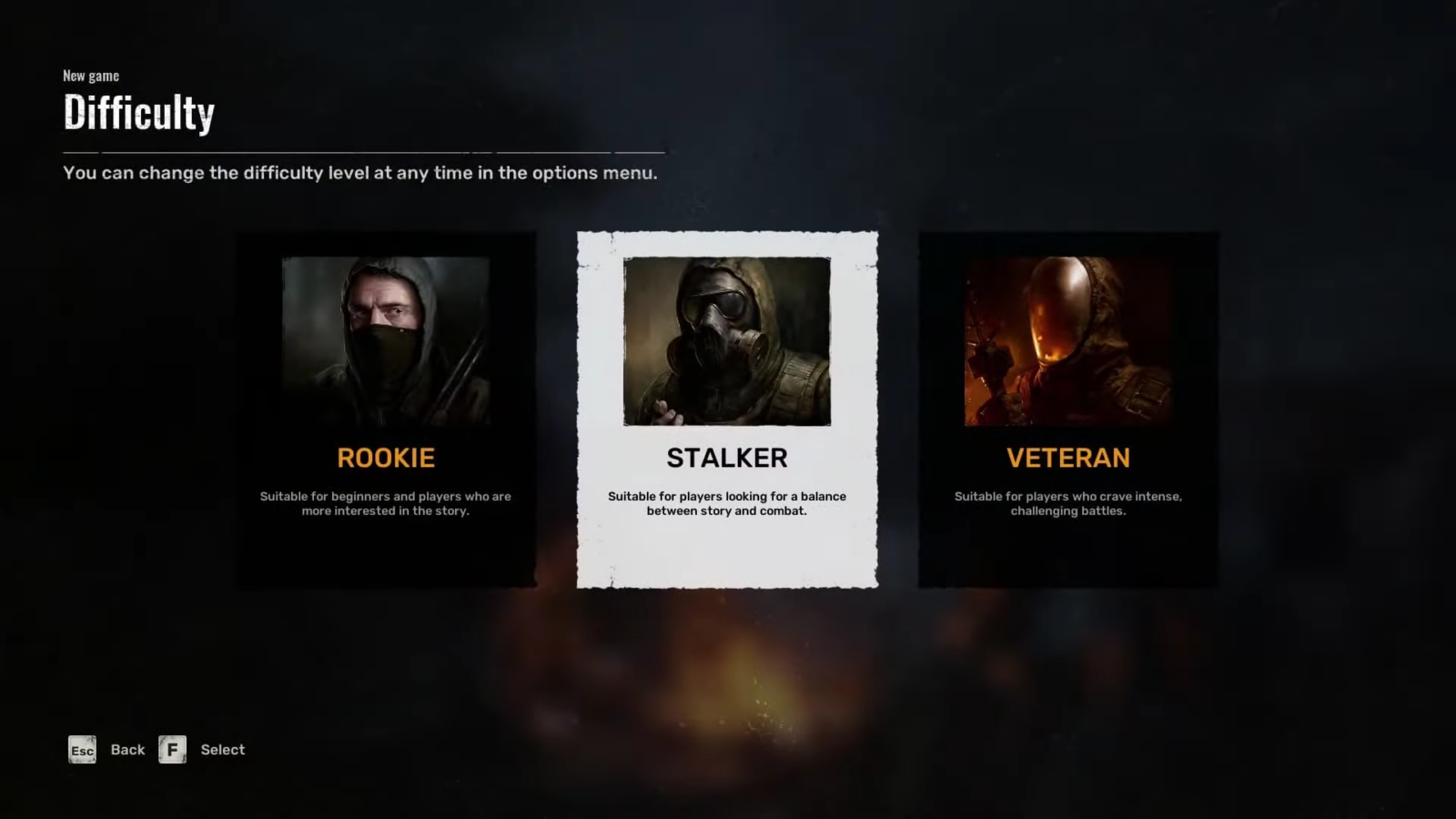Click the Rookie hooded character image
1456x819 pixels.
point(386,341)
